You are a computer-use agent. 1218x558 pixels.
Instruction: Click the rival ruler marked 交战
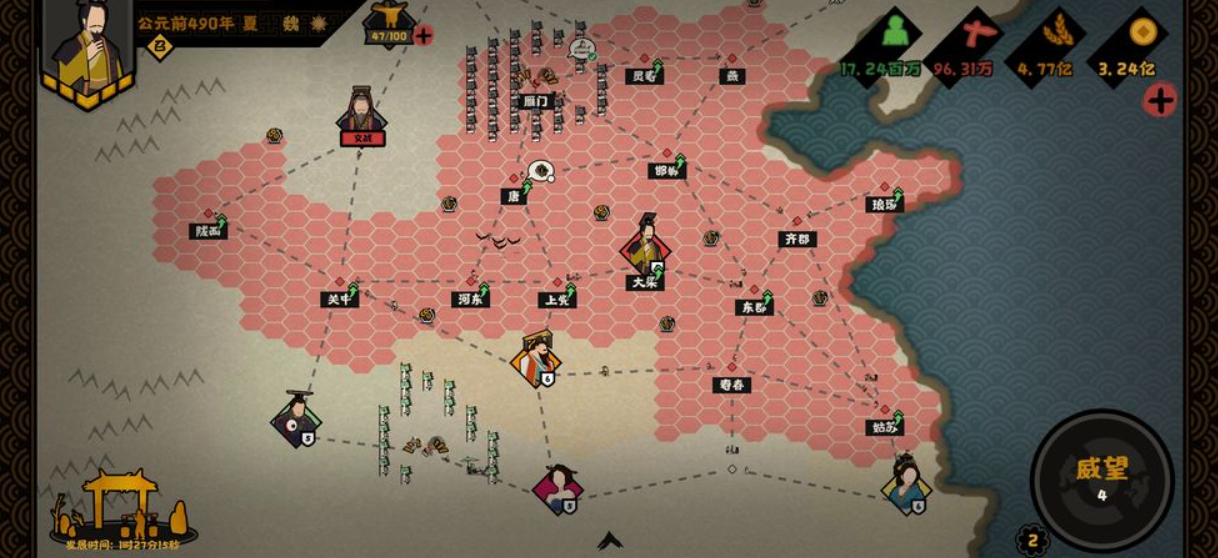[362, 118]
